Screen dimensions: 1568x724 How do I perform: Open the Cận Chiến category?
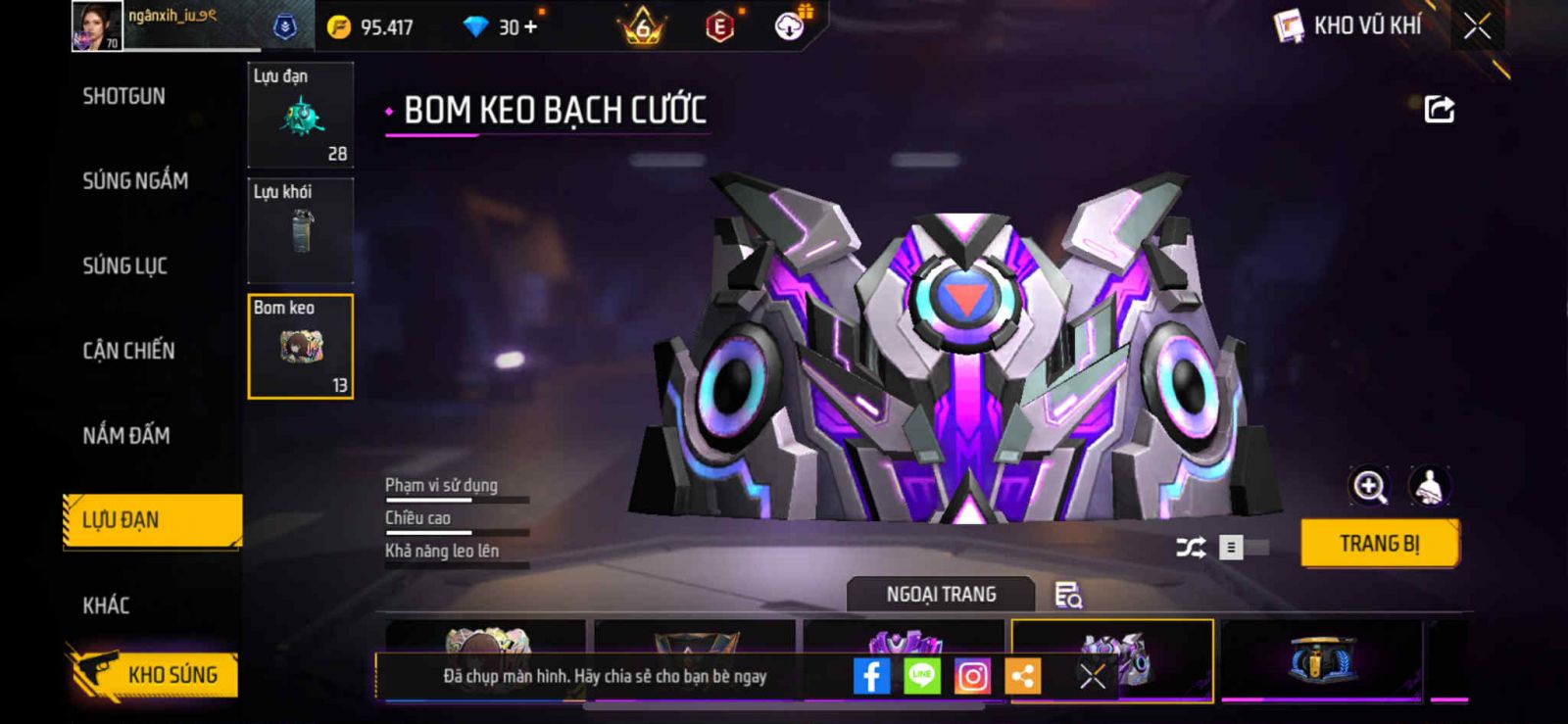point(128,351)
